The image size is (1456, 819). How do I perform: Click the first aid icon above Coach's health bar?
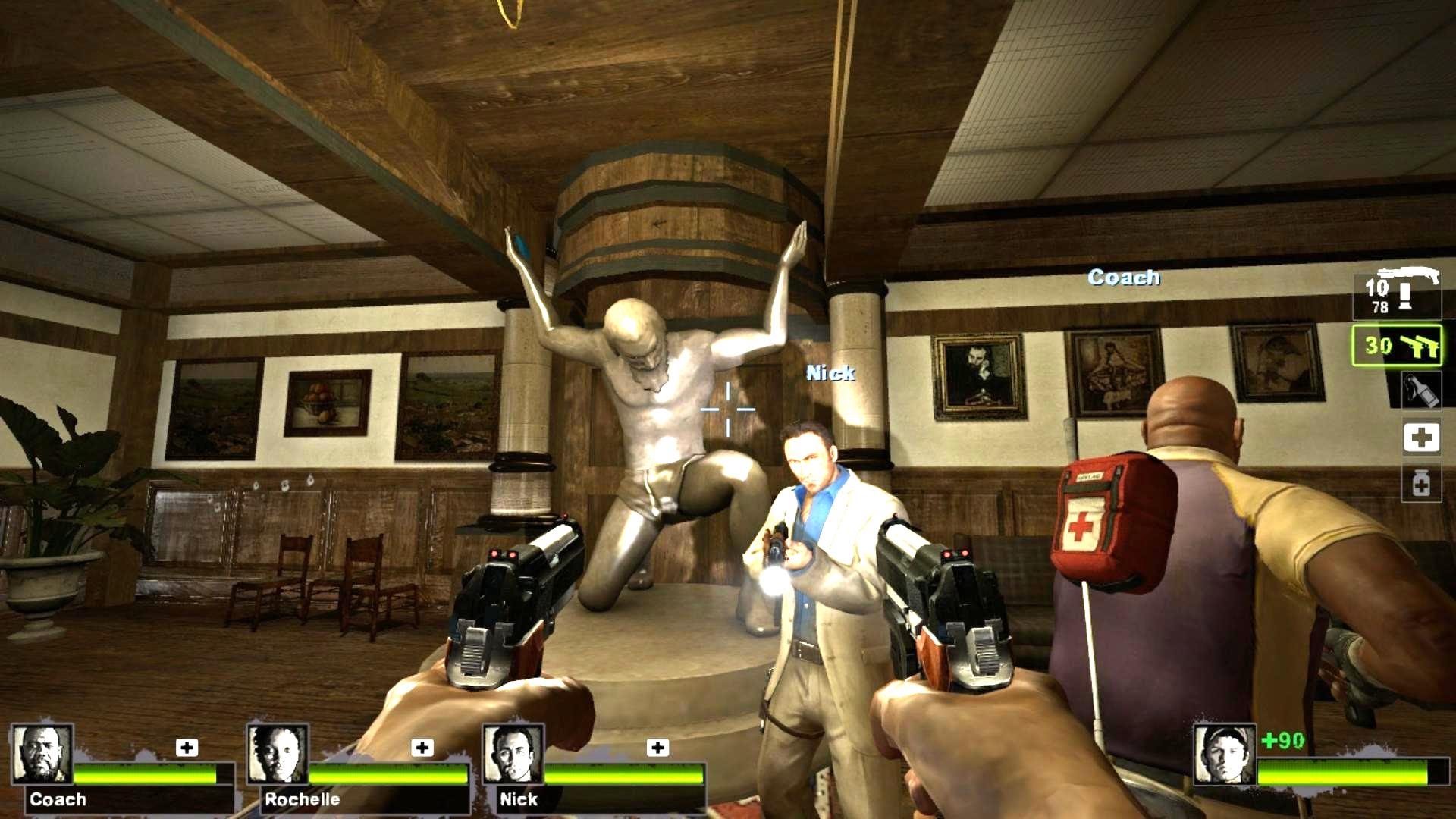click(187, 748)
